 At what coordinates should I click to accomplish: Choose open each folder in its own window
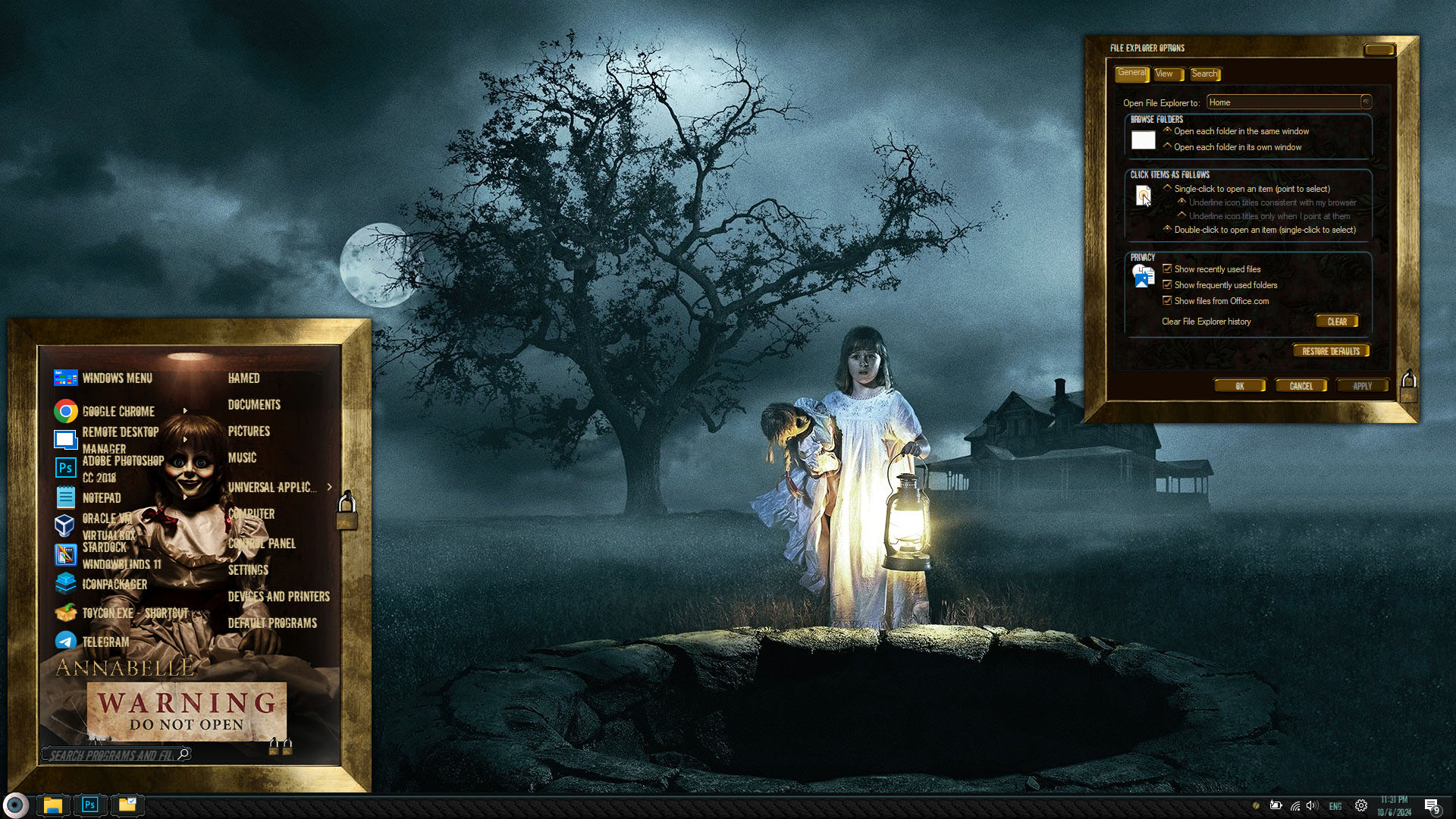click(1168, 146)
